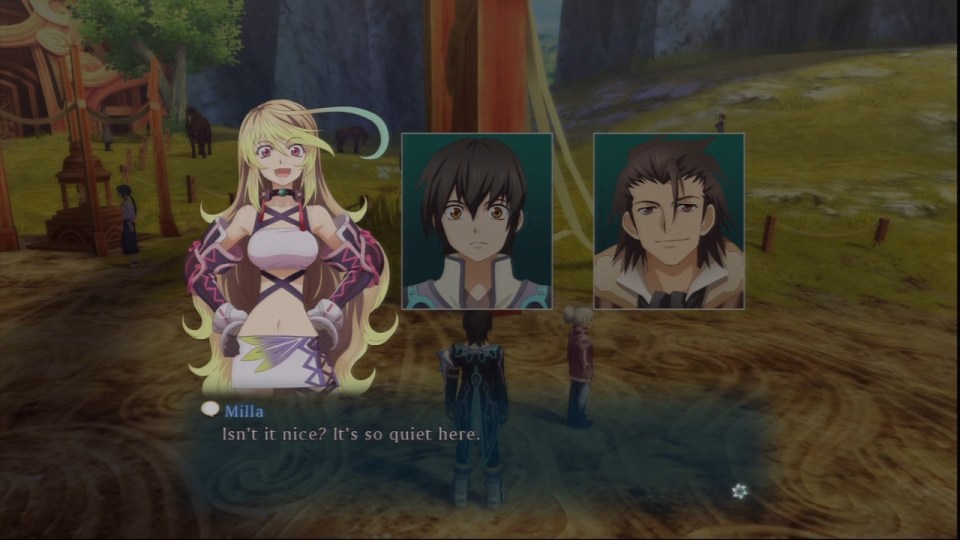Click the speech bubble icon beside Milla's name
This screenshot has height=540, width=960.
click(210, 409)
